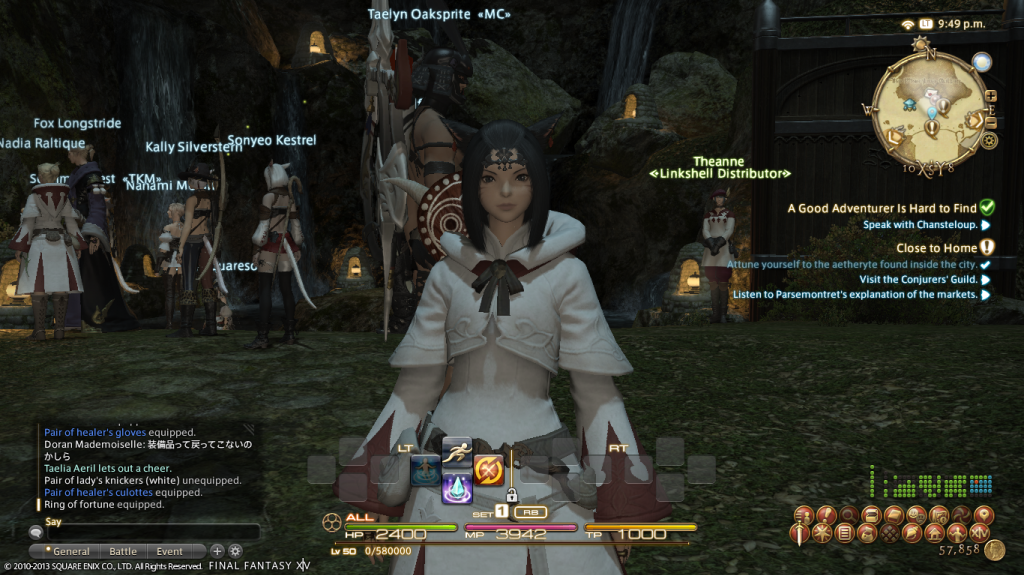Trigger the orange crossed-swords hotbar action
This screenshot has width=1024, height=575.
pos(488,468)
